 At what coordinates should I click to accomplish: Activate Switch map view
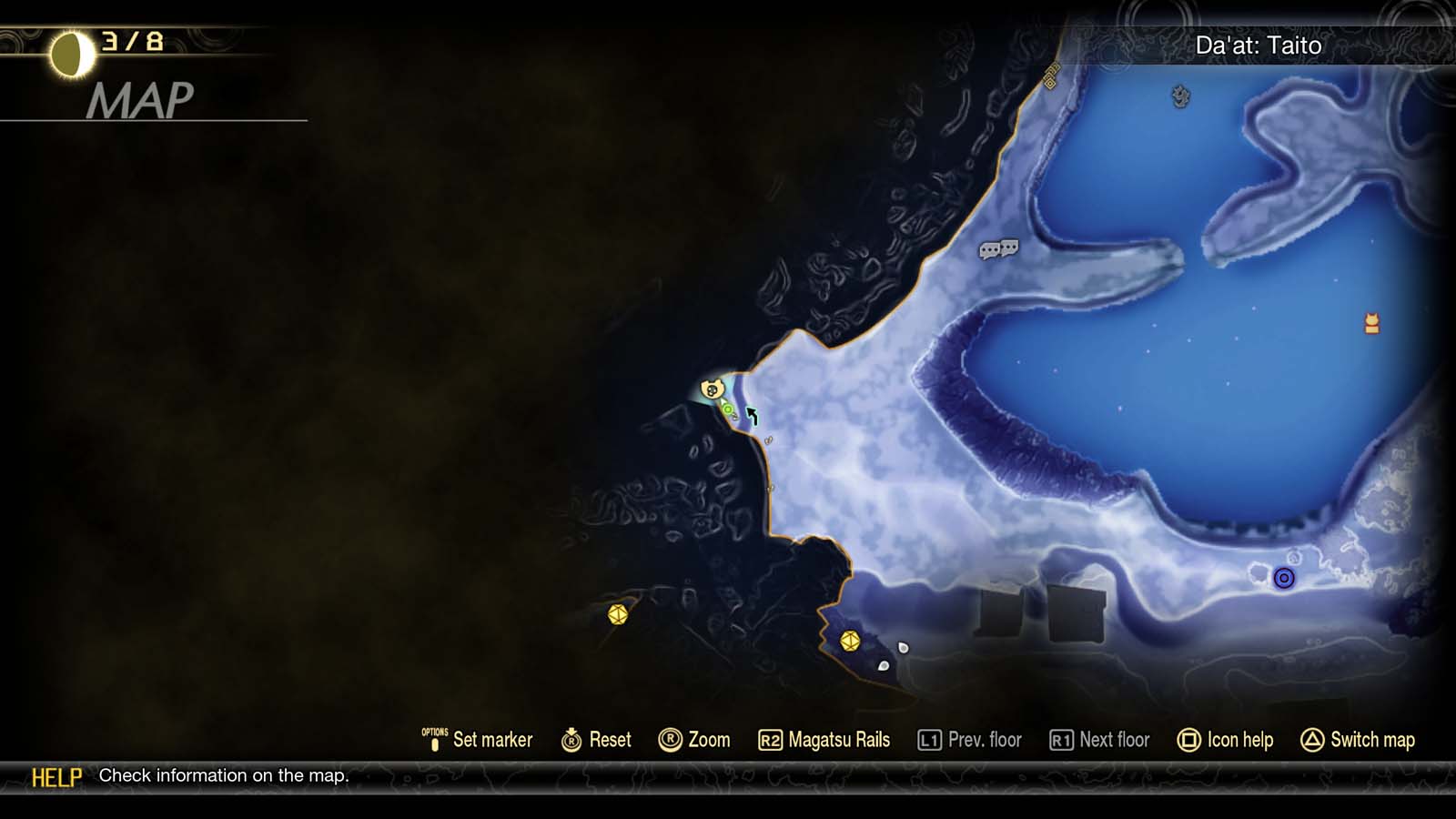(1359, 740)
